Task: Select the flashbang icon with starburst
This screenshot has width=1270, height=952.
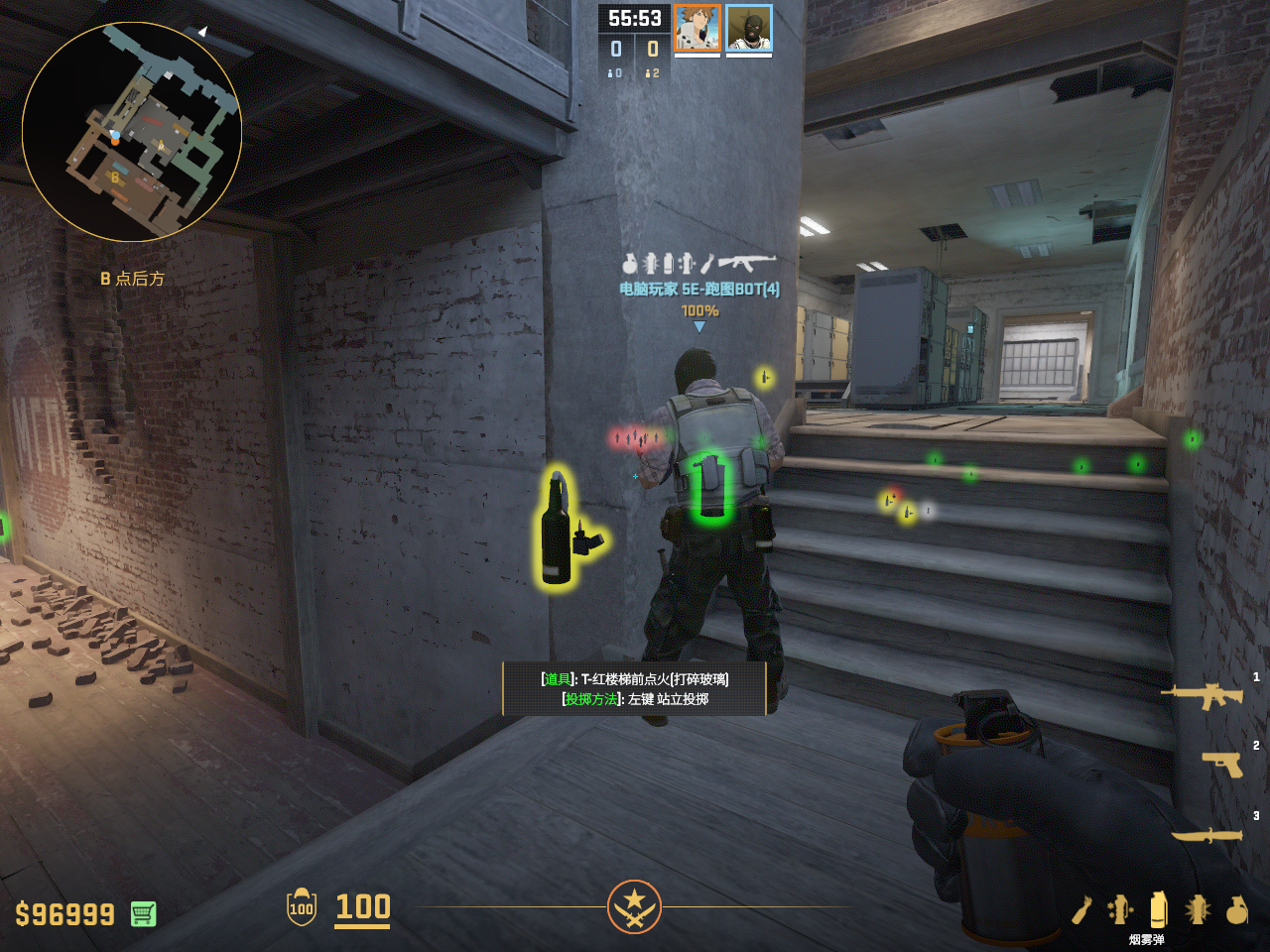Action: click(1198, 909)
